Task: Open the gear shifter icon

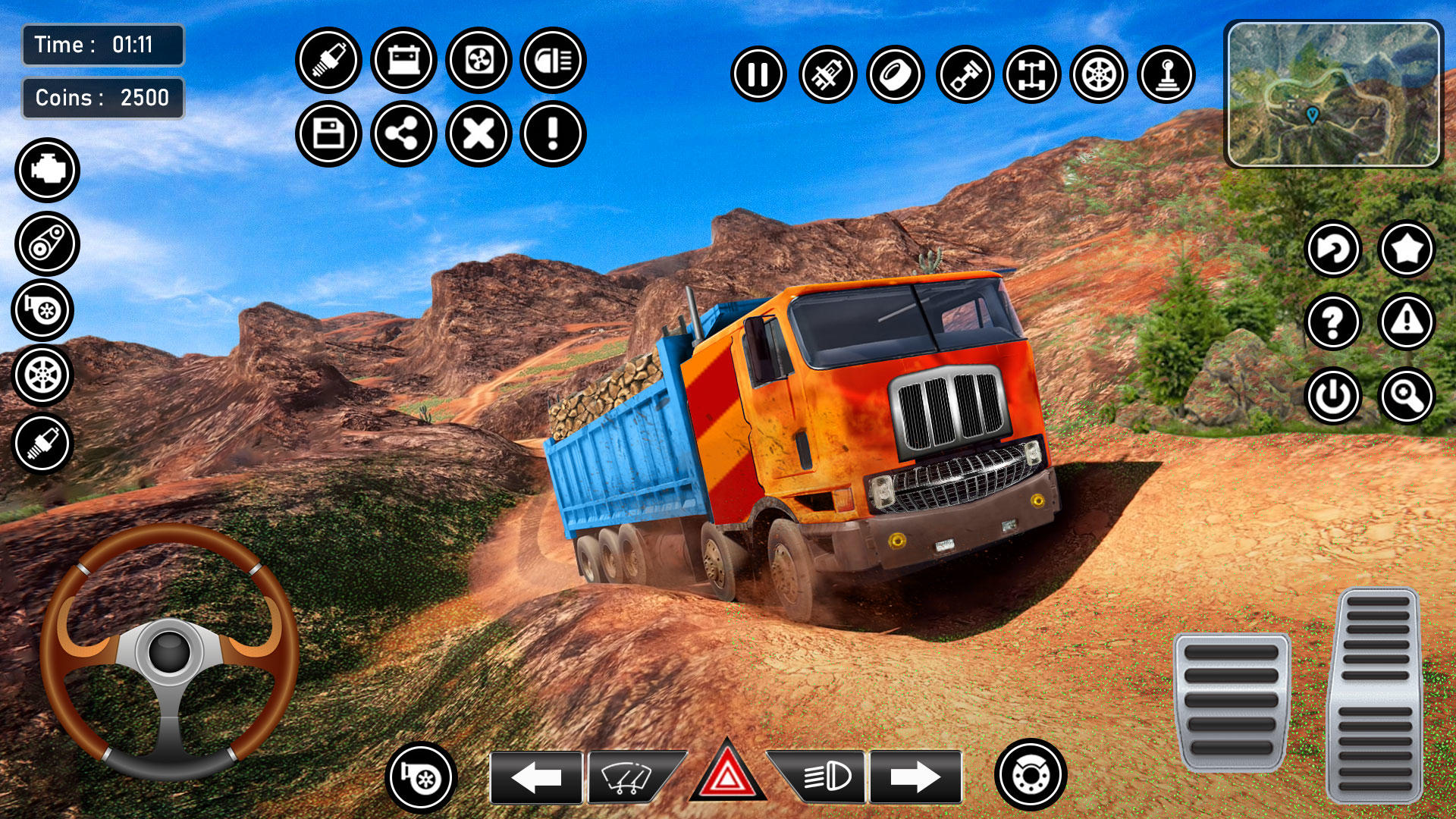Action: 1166,74
